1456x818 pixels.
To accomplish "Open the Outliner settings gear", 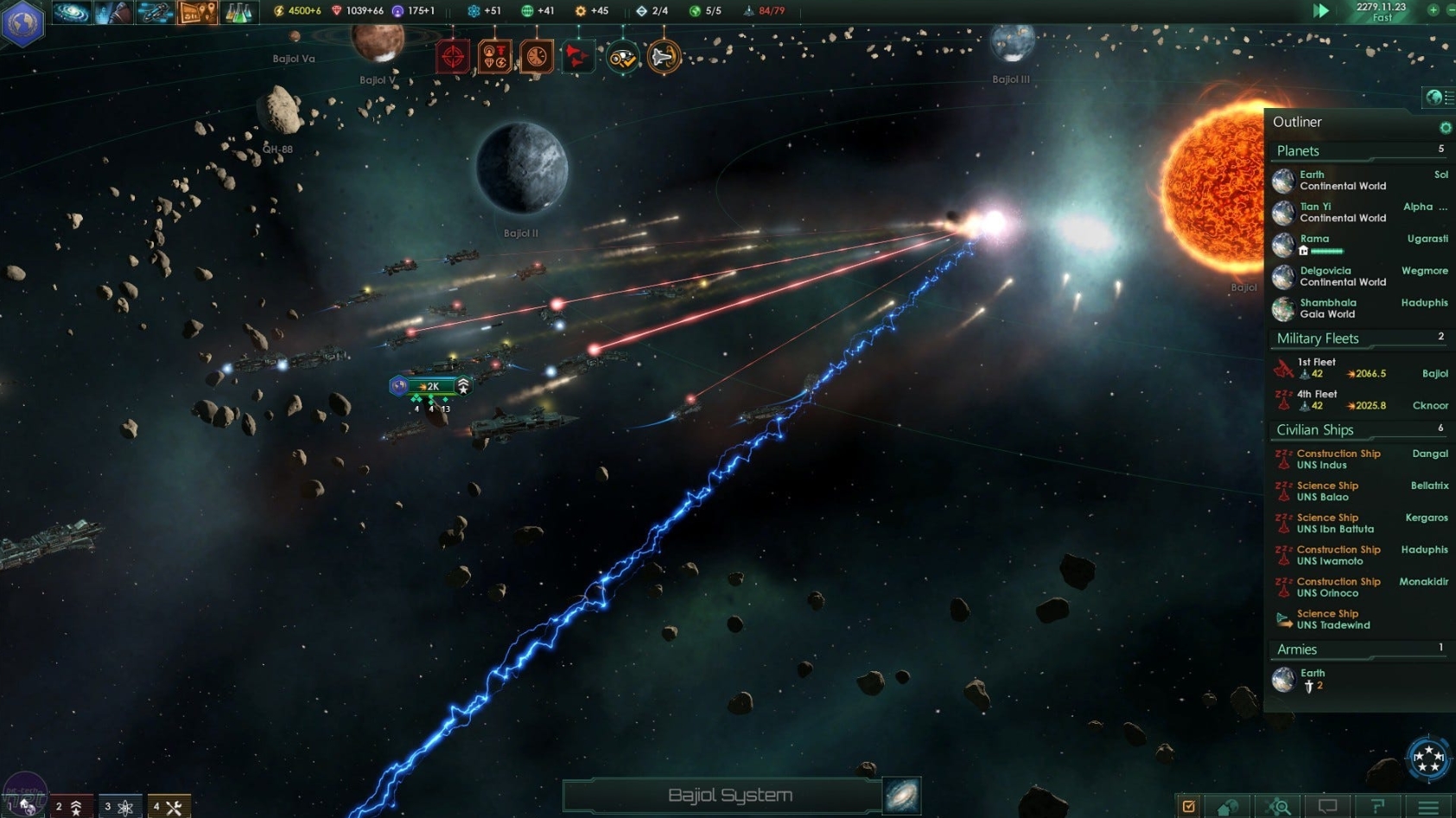I will [1444, 127].
